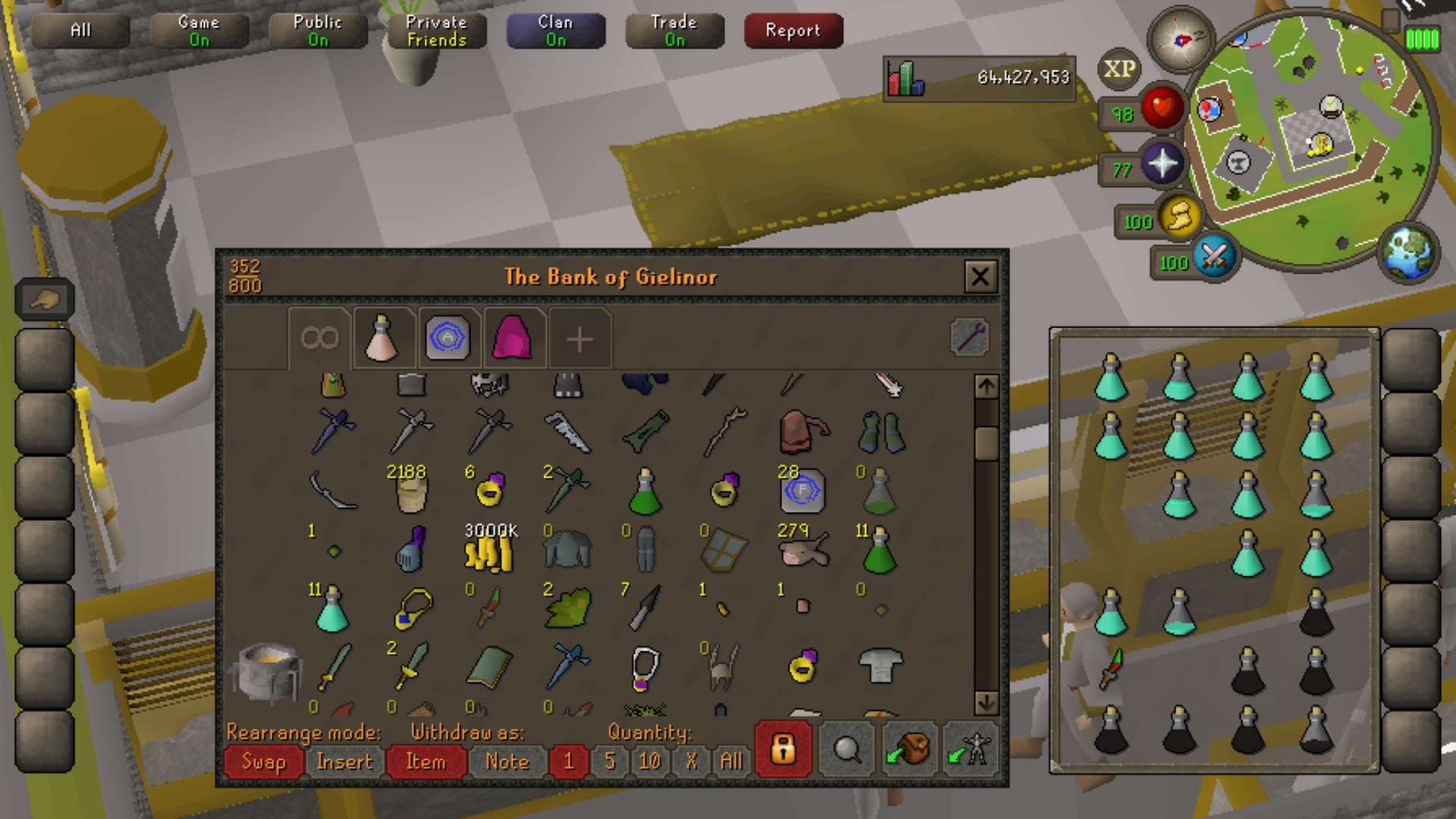Switch to the potion bank tab
1456x819 pixels.
383,339
